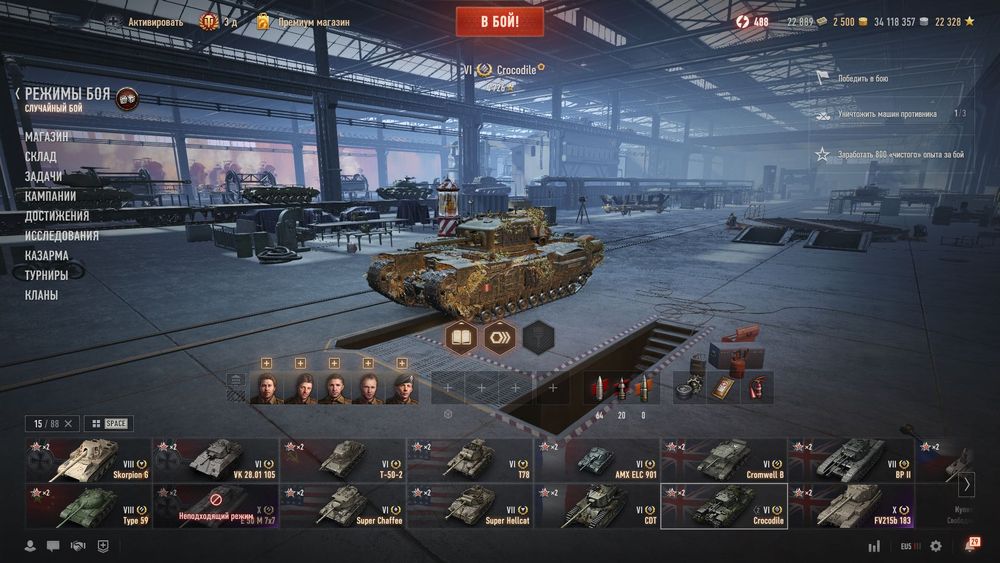Select the Skorpion G tank card
The width and height of the screenshot is (1000, 563).
(88, 460)
